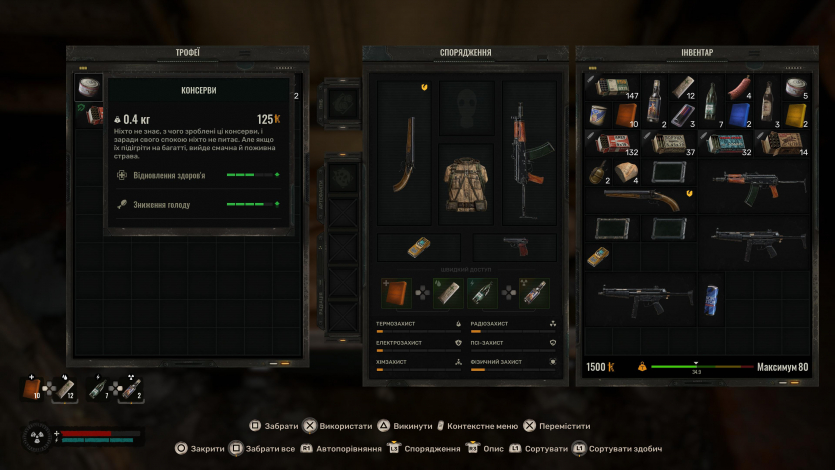The height and width of the screenshot is (470, 835).
Task: Select the orange medkit quick access slot
Action: point(396,292)
